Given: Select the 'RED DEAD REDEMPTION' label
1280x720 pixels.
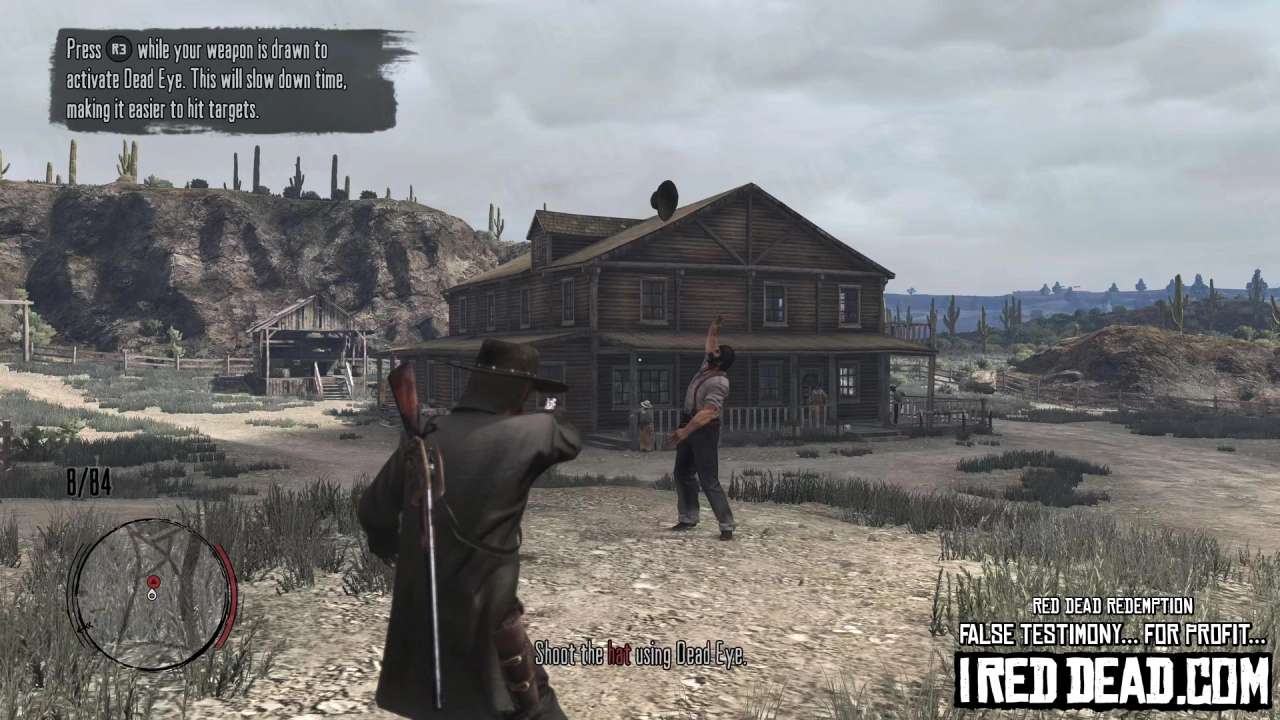Looking at the screenshot, I should click(x=1112, y=606).
